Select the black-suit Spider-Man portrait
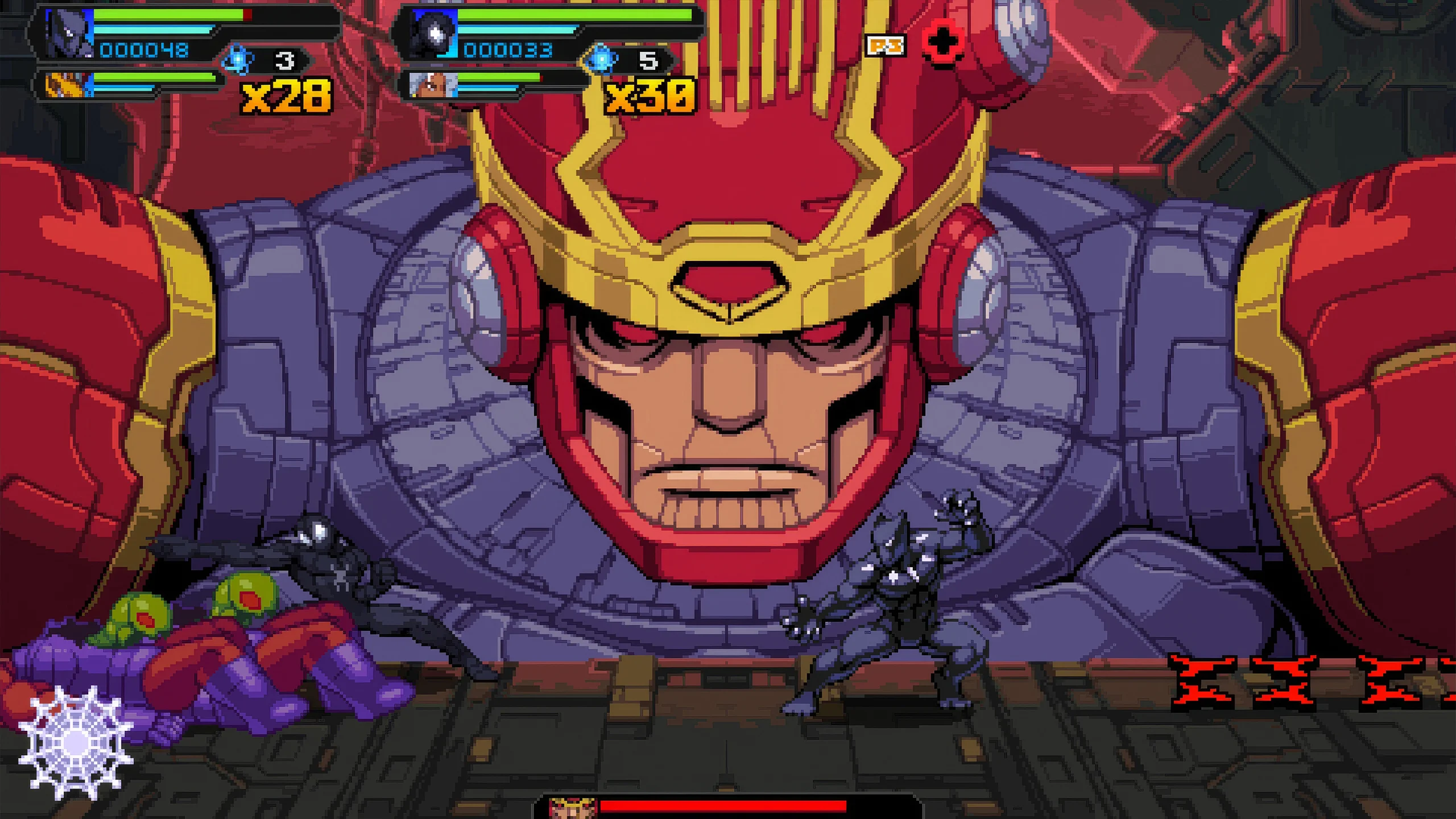The width and height of the screenshot is (1456, 819). click(433, 34)
